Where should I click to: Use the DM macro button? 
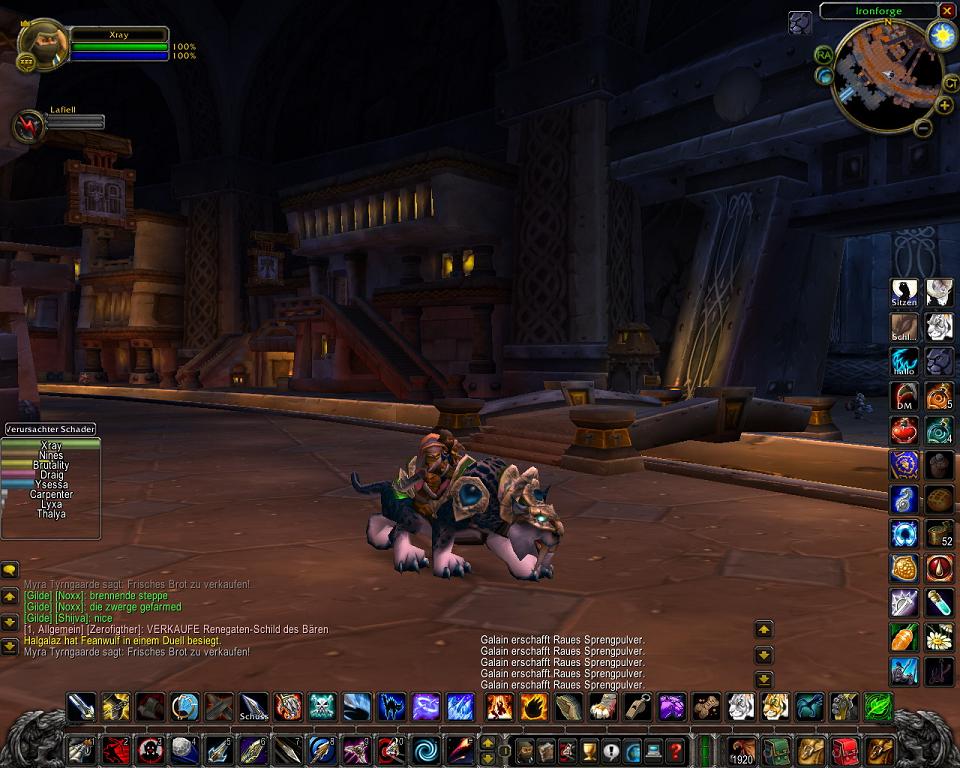click(x=904, y=396)
